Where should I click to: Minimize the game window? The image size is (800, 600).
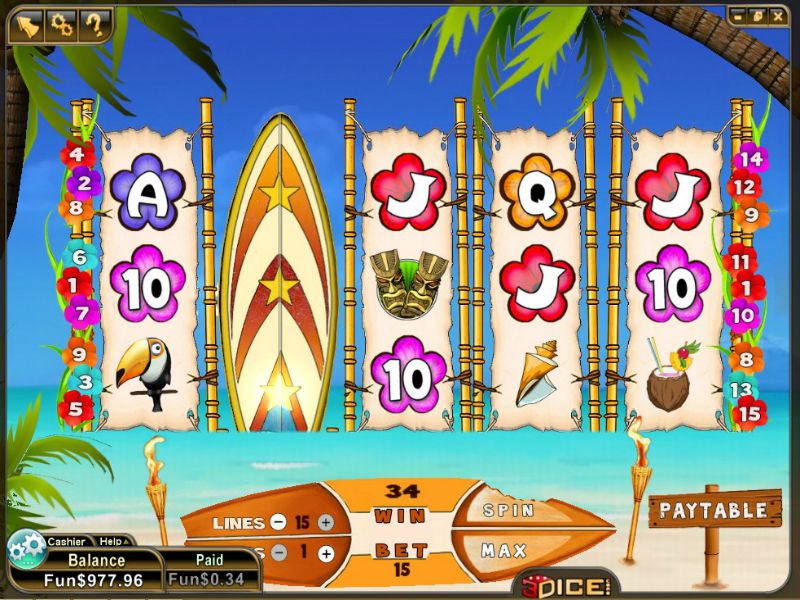(x=737, y=16)
